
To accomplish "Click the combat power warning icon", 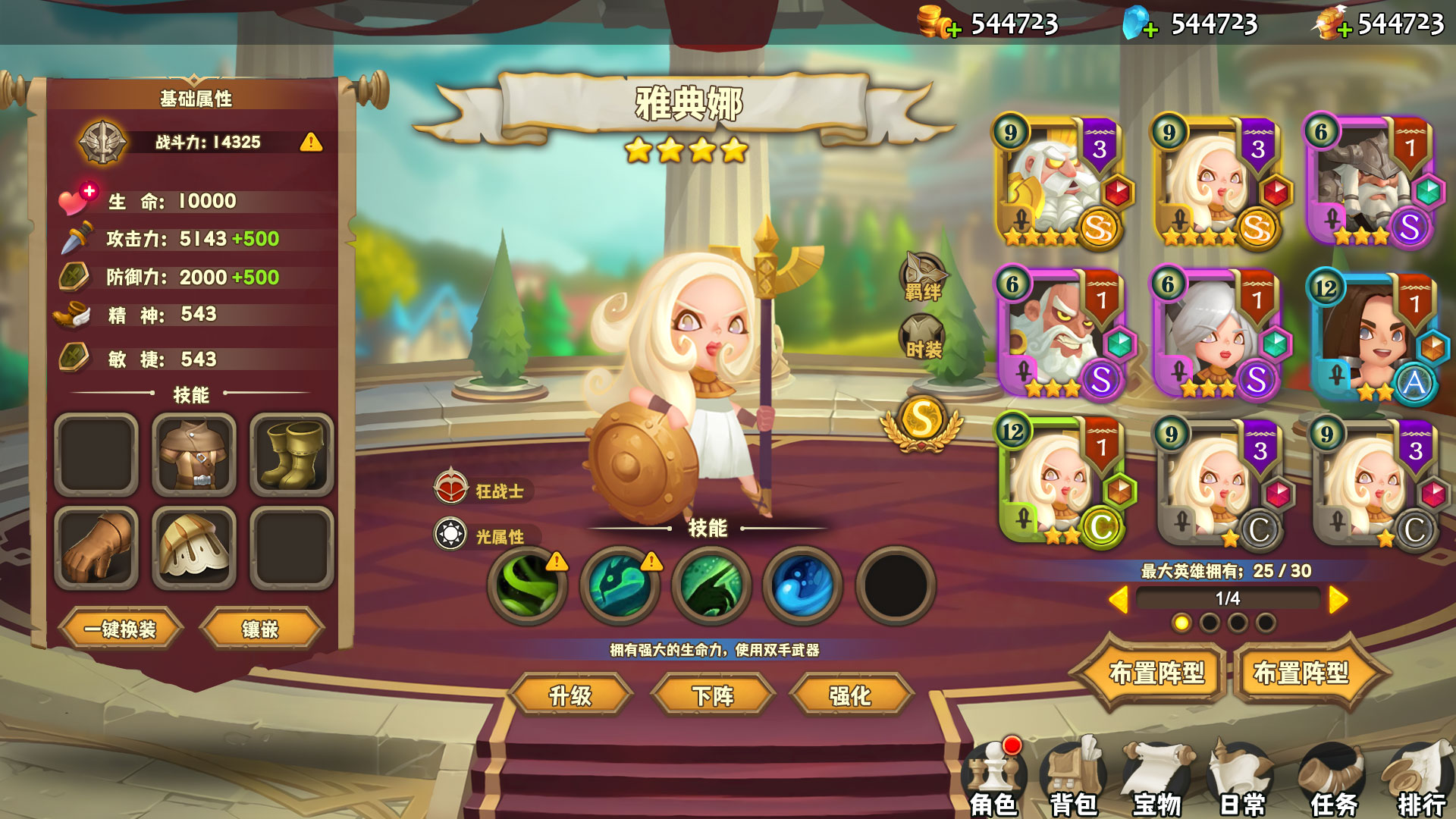I will [x=311, y=142].
